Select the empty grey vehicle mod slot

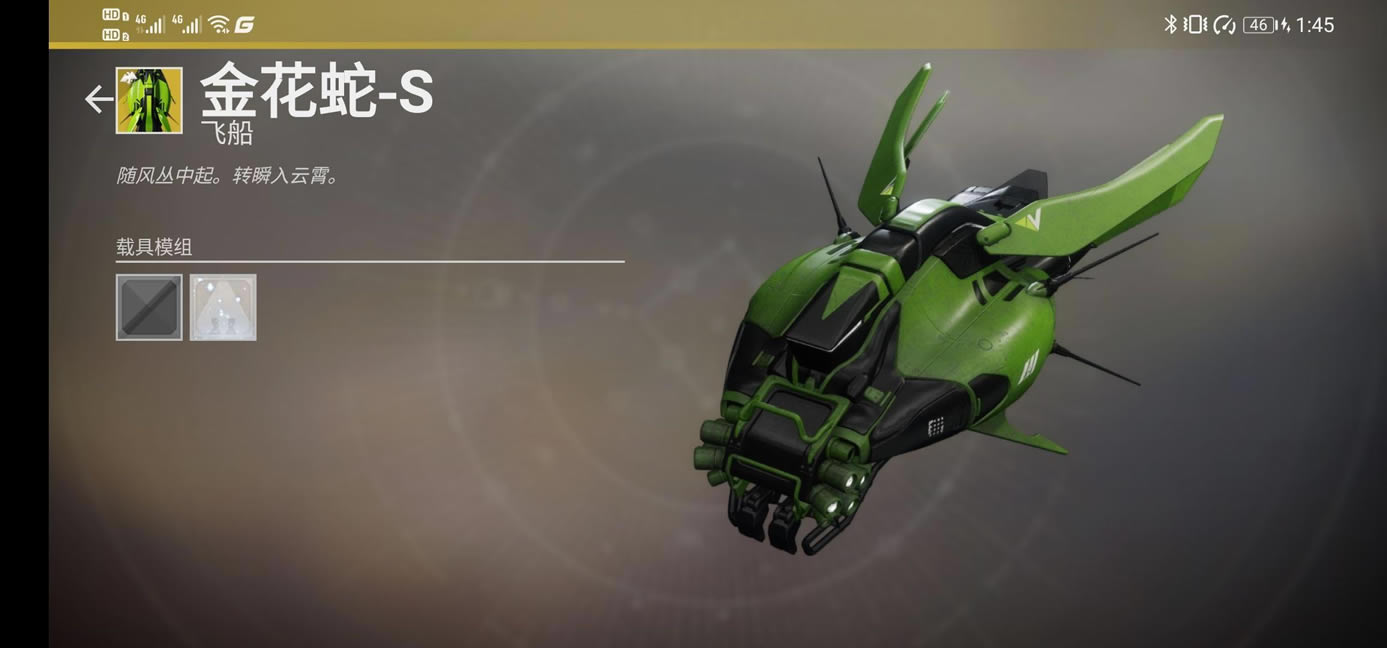(x=149, y=307)
